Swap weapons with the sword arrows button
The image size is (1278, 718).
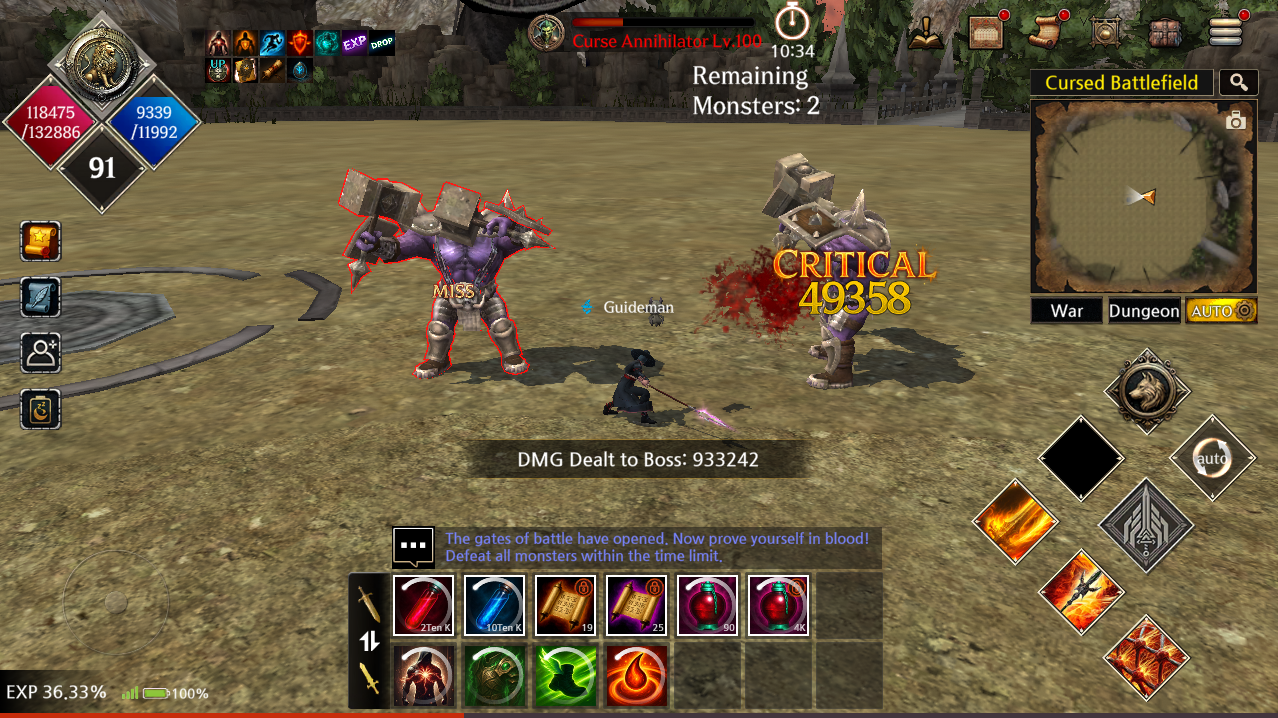pos(370,641)
